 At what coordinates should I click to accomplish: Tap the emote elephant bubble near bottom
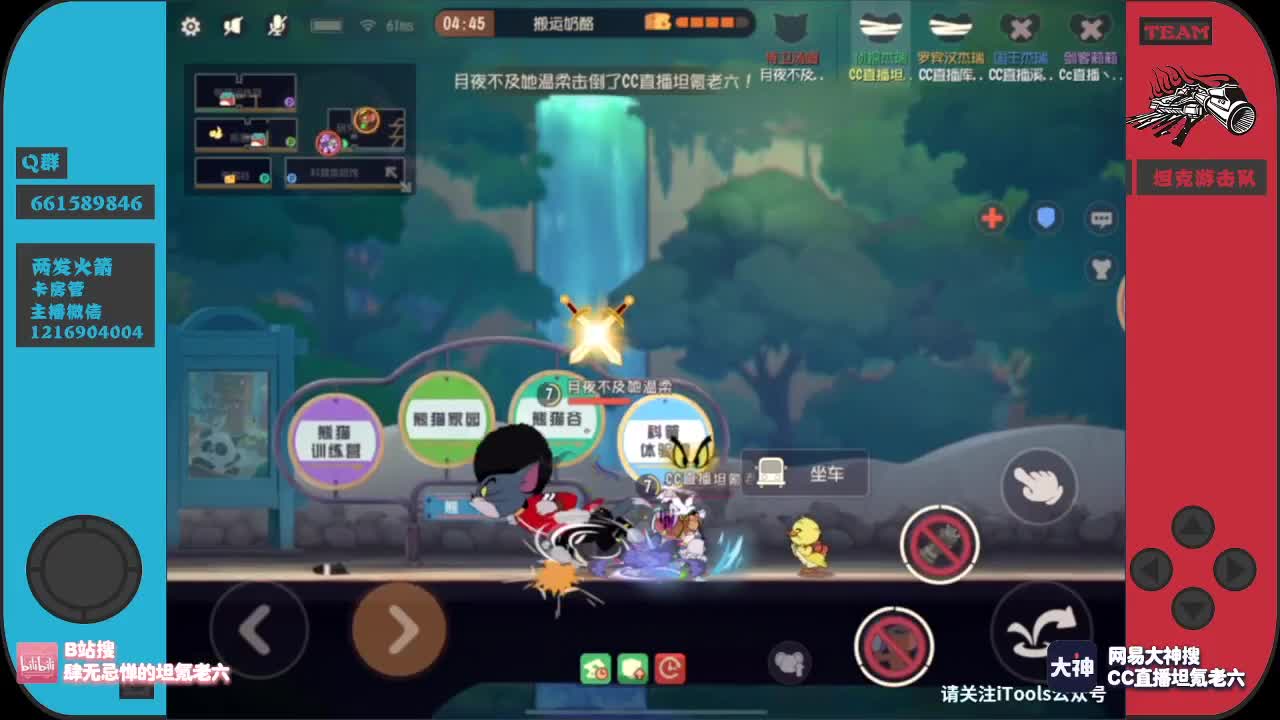(789, 662)
